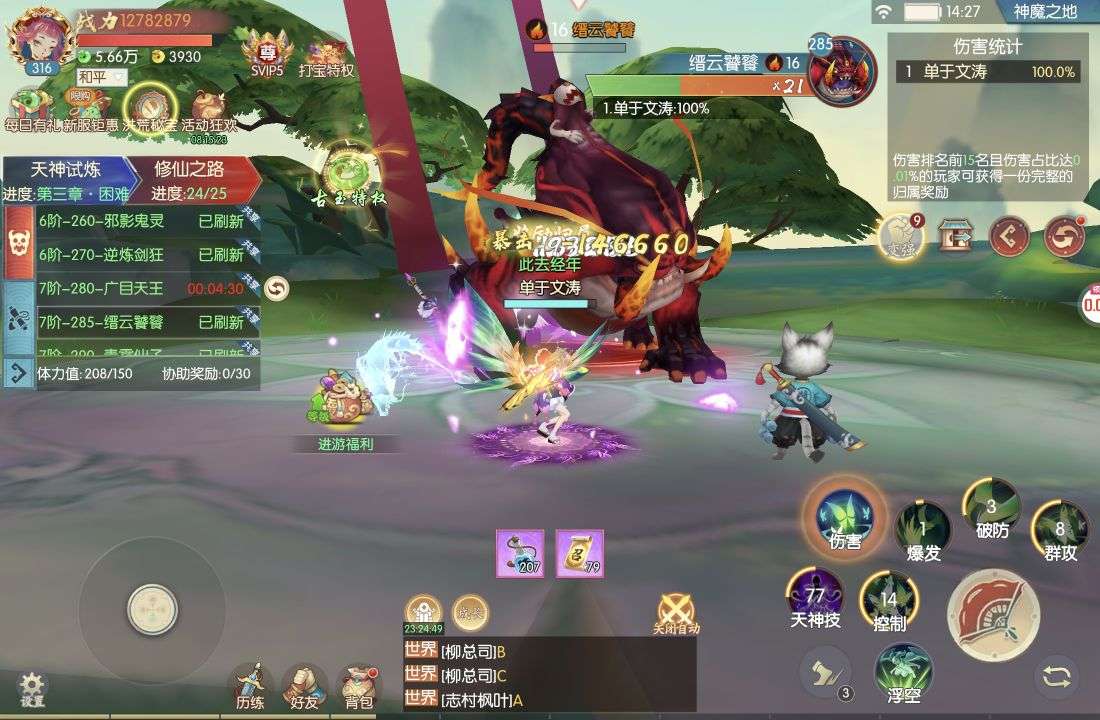Activate the 破防 skill
Screen dimensions: 1100x720
[x=991, y=509]
